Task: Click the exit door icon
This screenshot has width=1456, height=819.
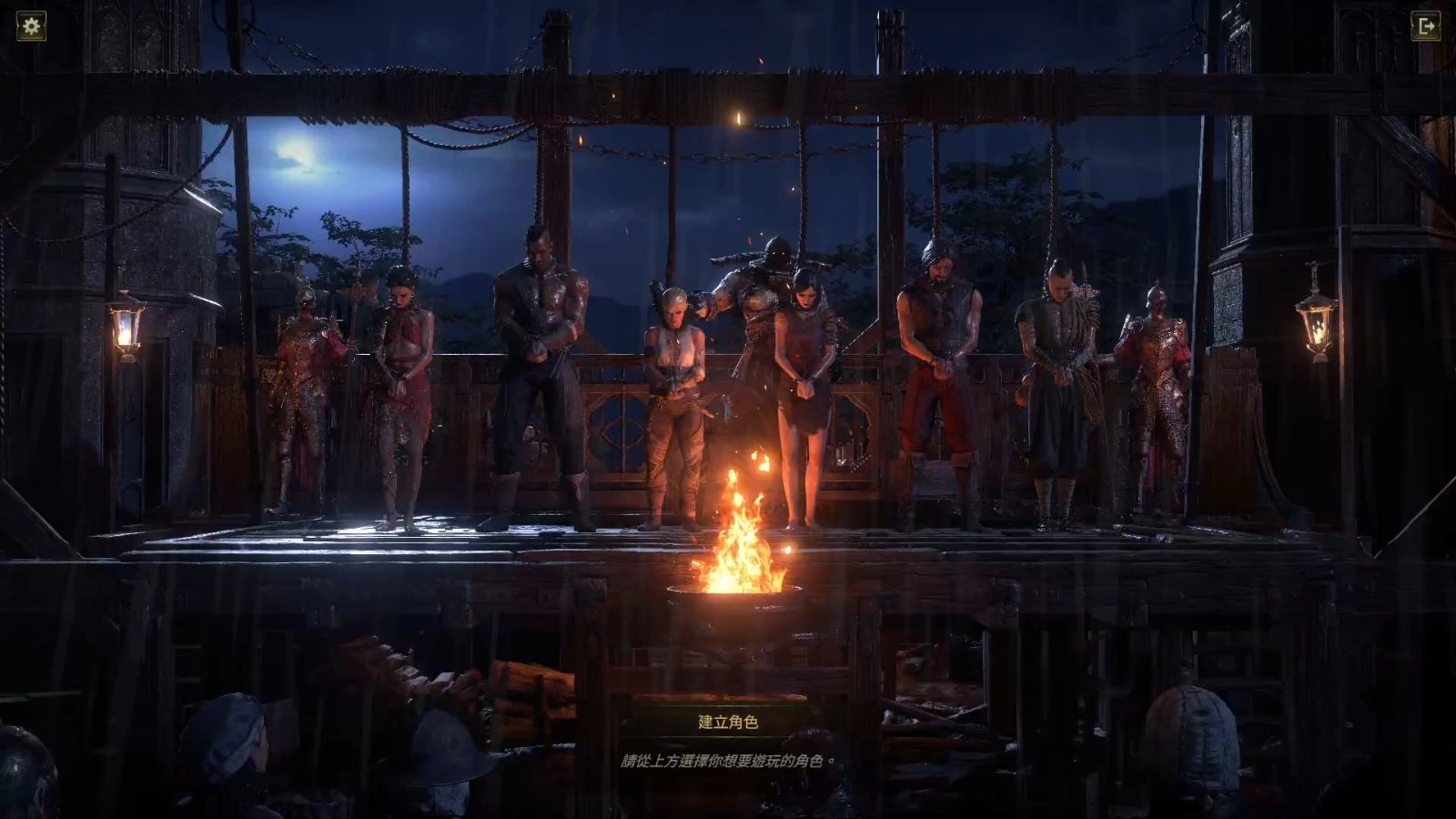Action: tap(1426, 26)
